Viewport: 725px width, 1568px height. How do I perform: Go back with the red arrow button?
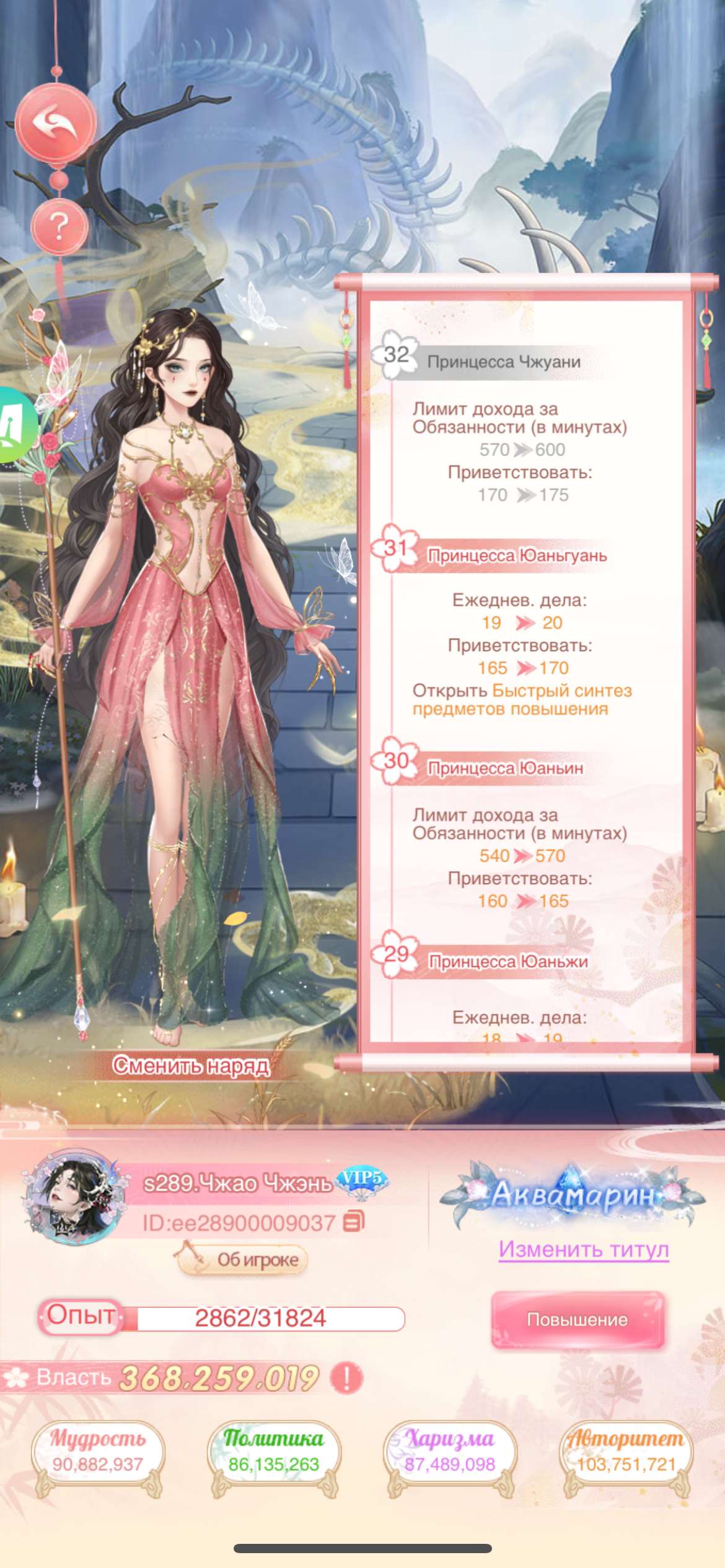click(x=56, y=123)
